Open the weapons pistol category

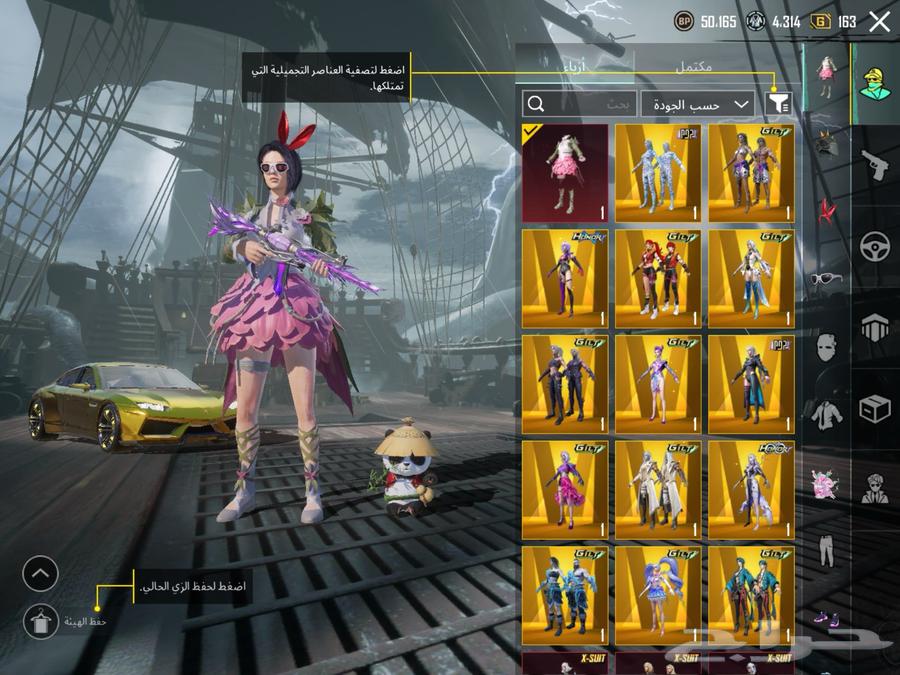875,165
